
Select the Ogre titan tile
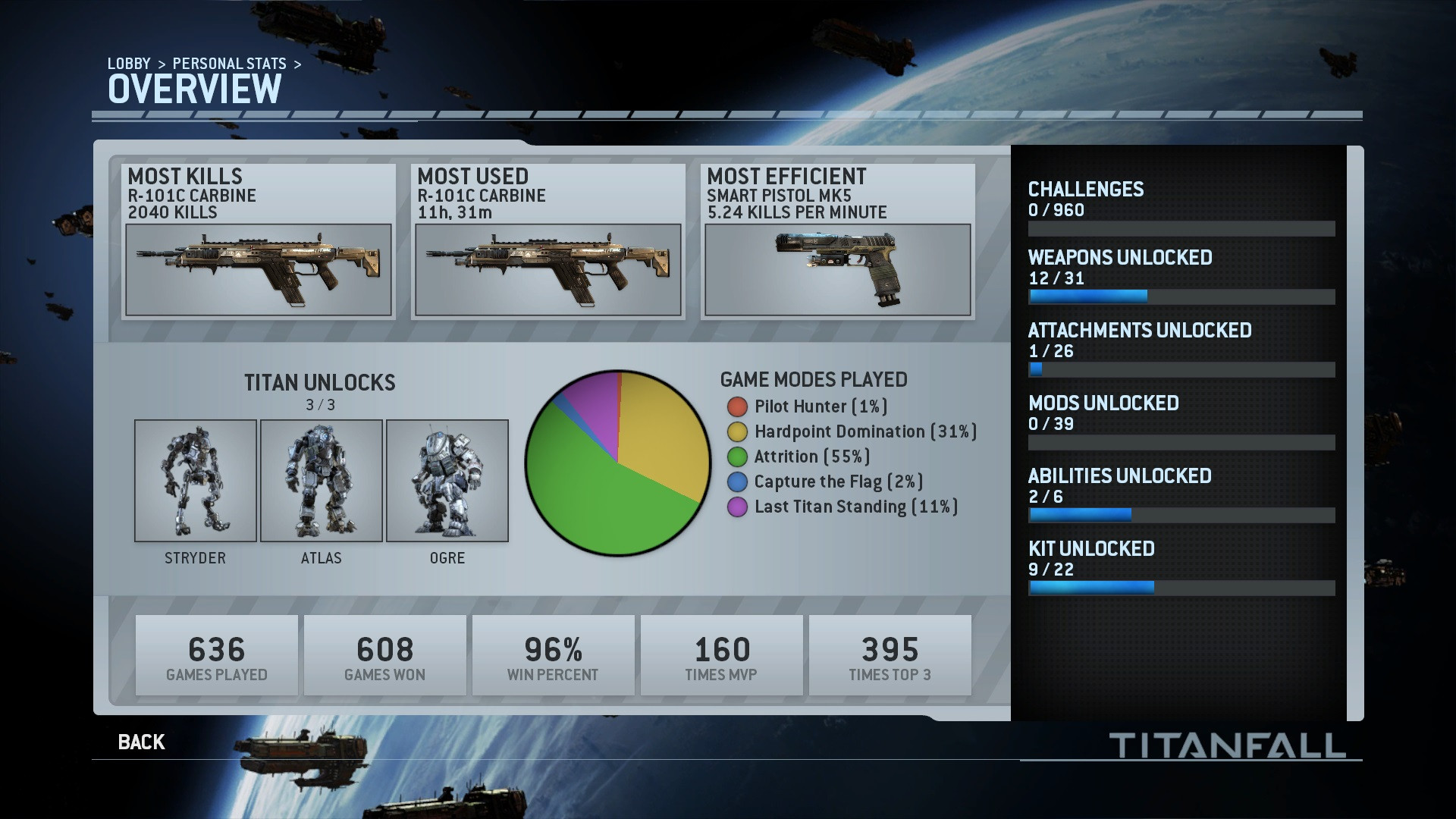click(447, 481)
